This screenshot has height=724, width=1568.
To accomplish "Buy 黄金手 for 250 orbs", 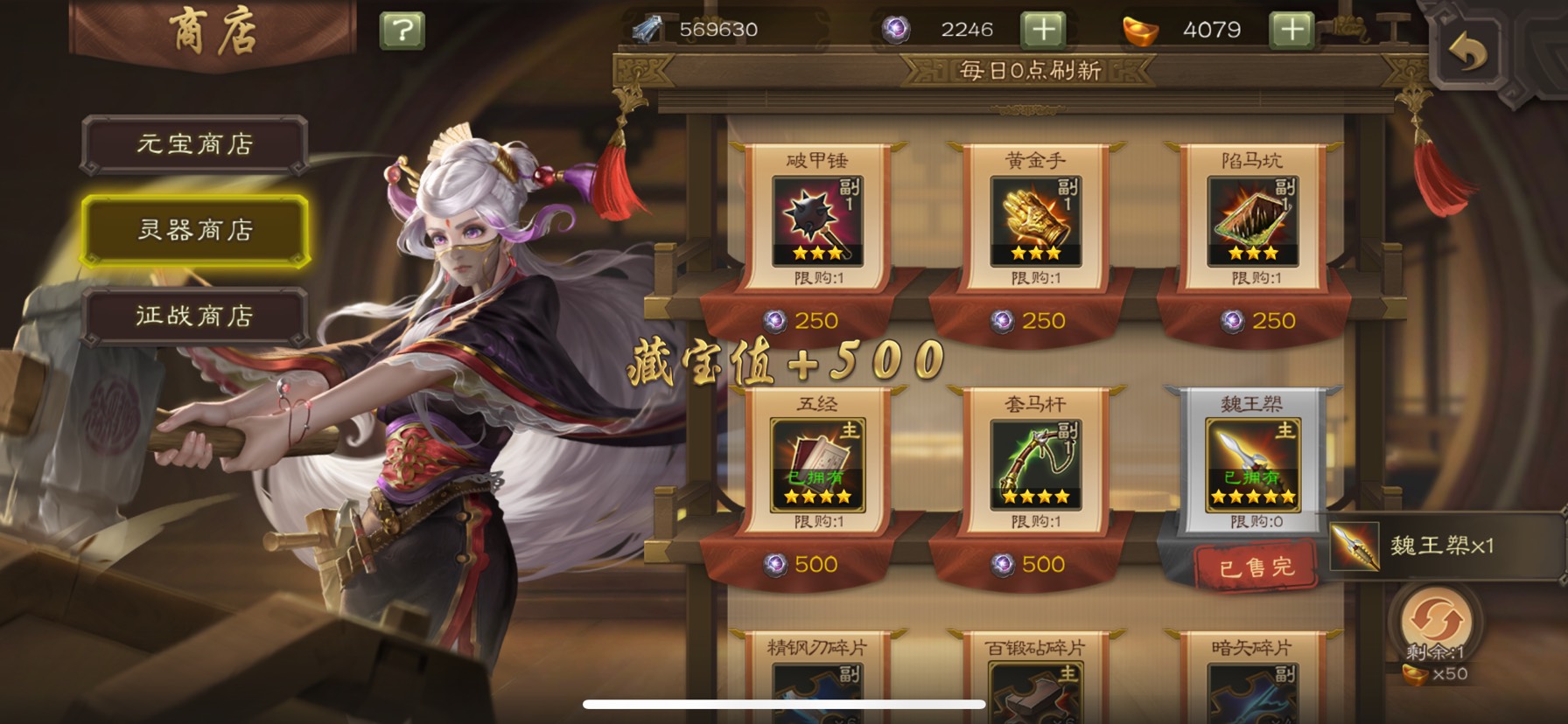I will (x=1031, y=321).
